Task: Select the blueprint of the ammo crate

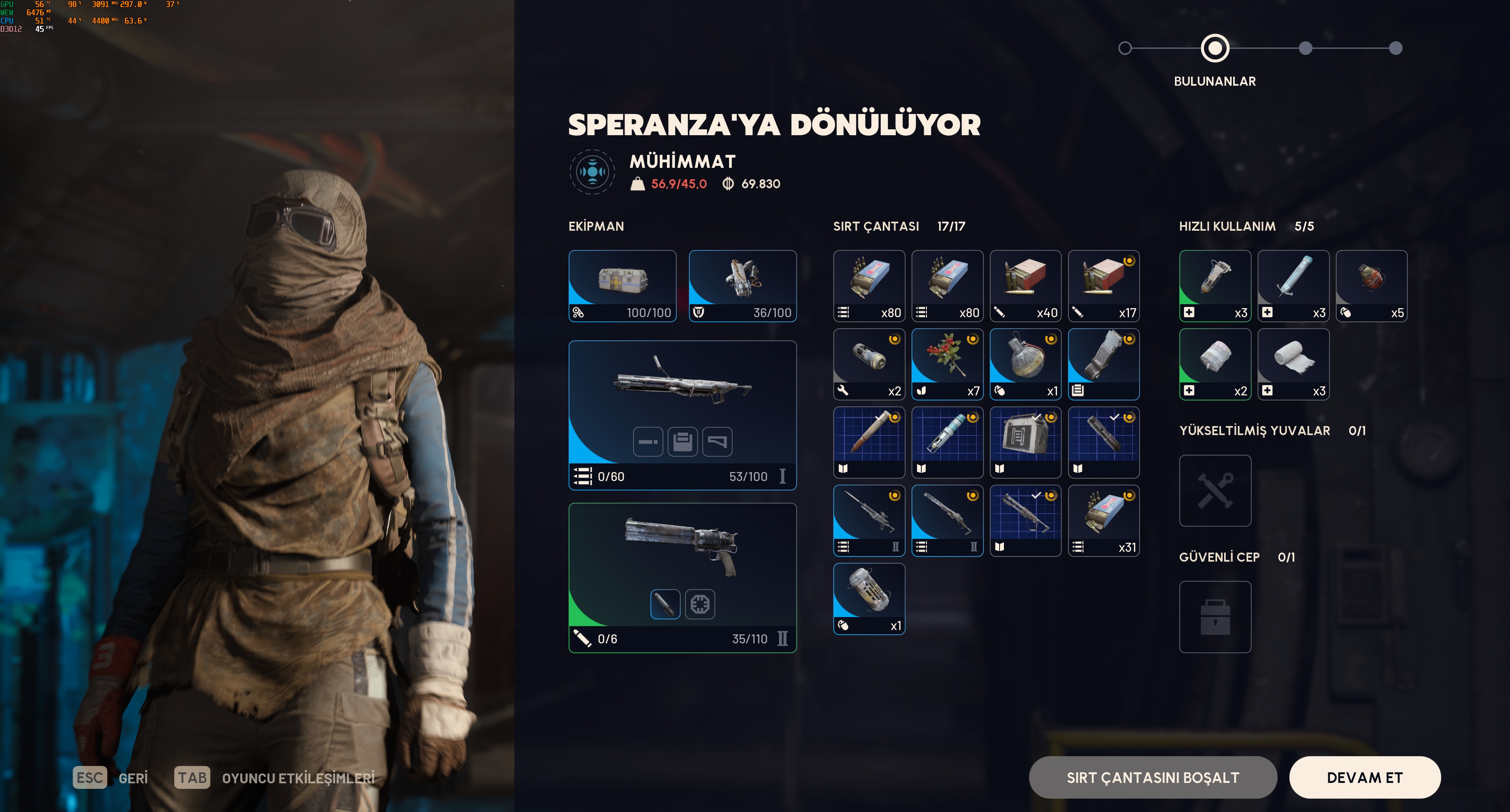Action: click(1025, 442)
